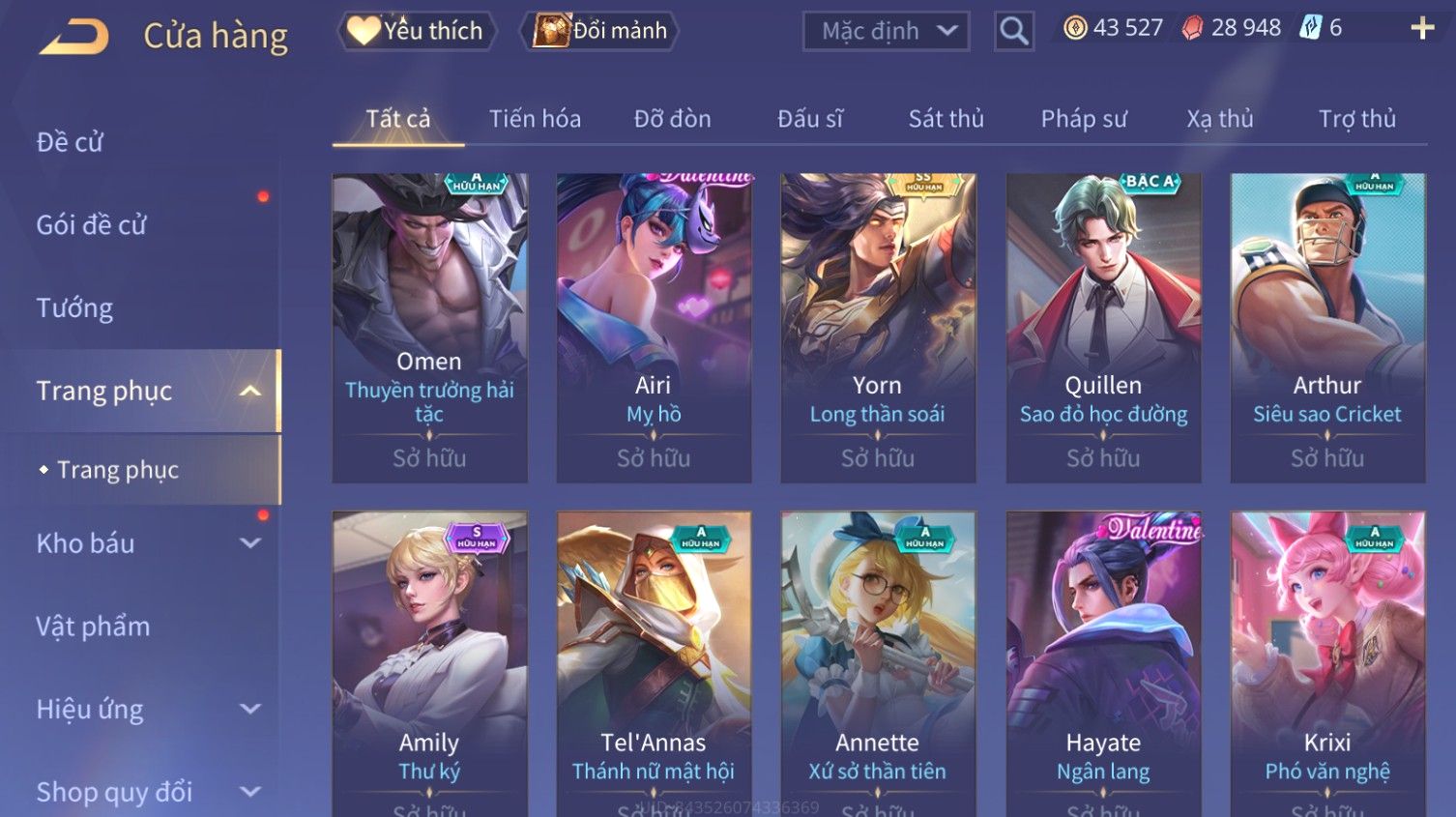This screenshot has height=817, width=1456.
Task: Open the skin search magnifier
Action: coord(1013,32)
